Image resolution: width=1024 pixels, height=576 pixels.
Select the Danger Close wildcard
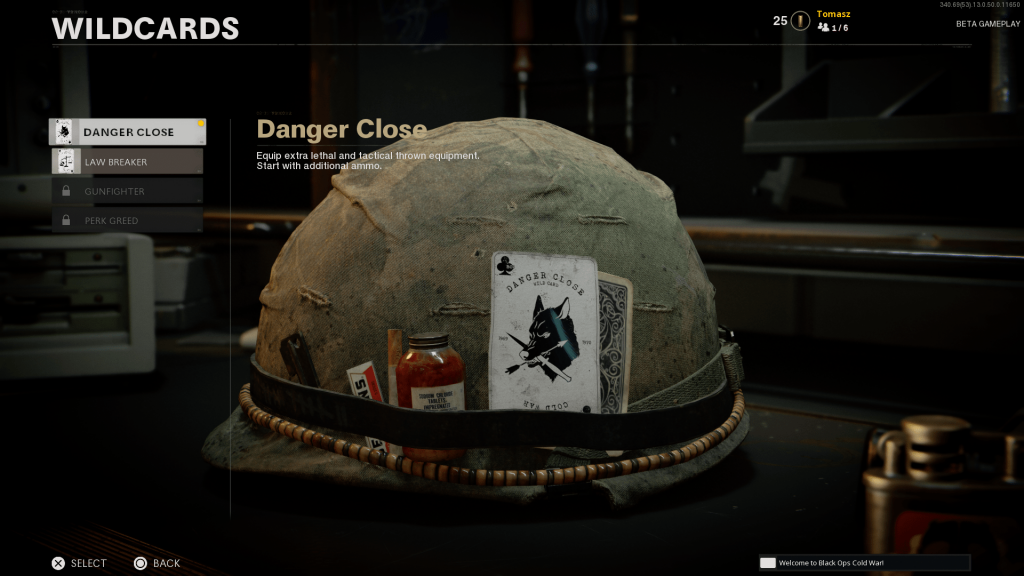coord(128,132)
